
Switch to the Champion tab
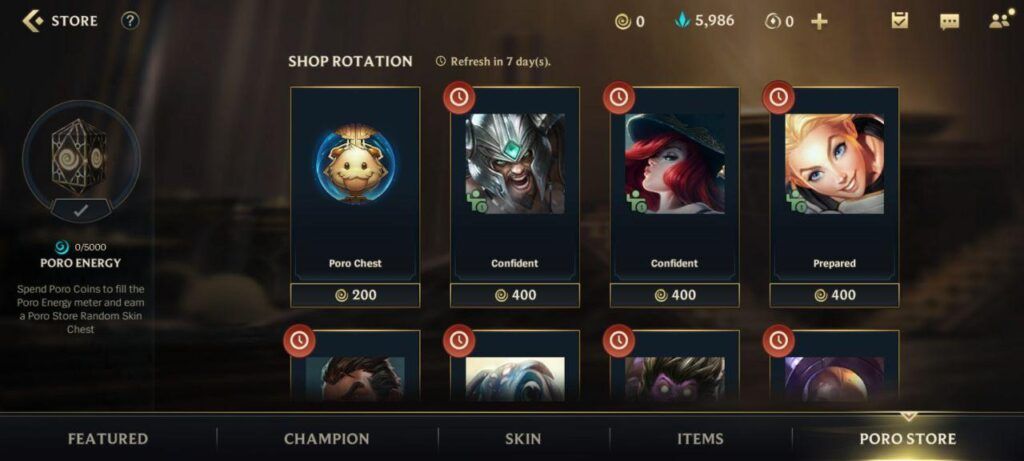(x=327, y=439)
